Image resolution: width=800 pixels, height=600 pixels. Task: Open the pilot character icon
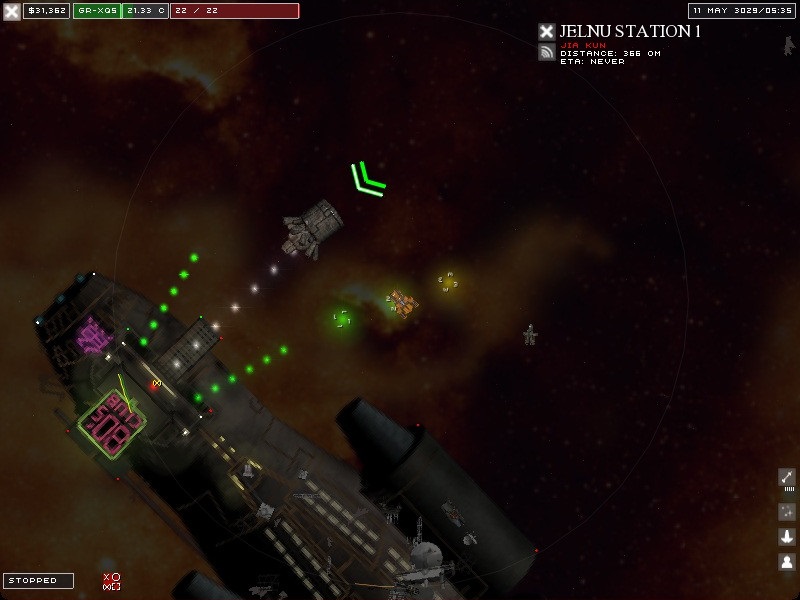tap(787, 562)
